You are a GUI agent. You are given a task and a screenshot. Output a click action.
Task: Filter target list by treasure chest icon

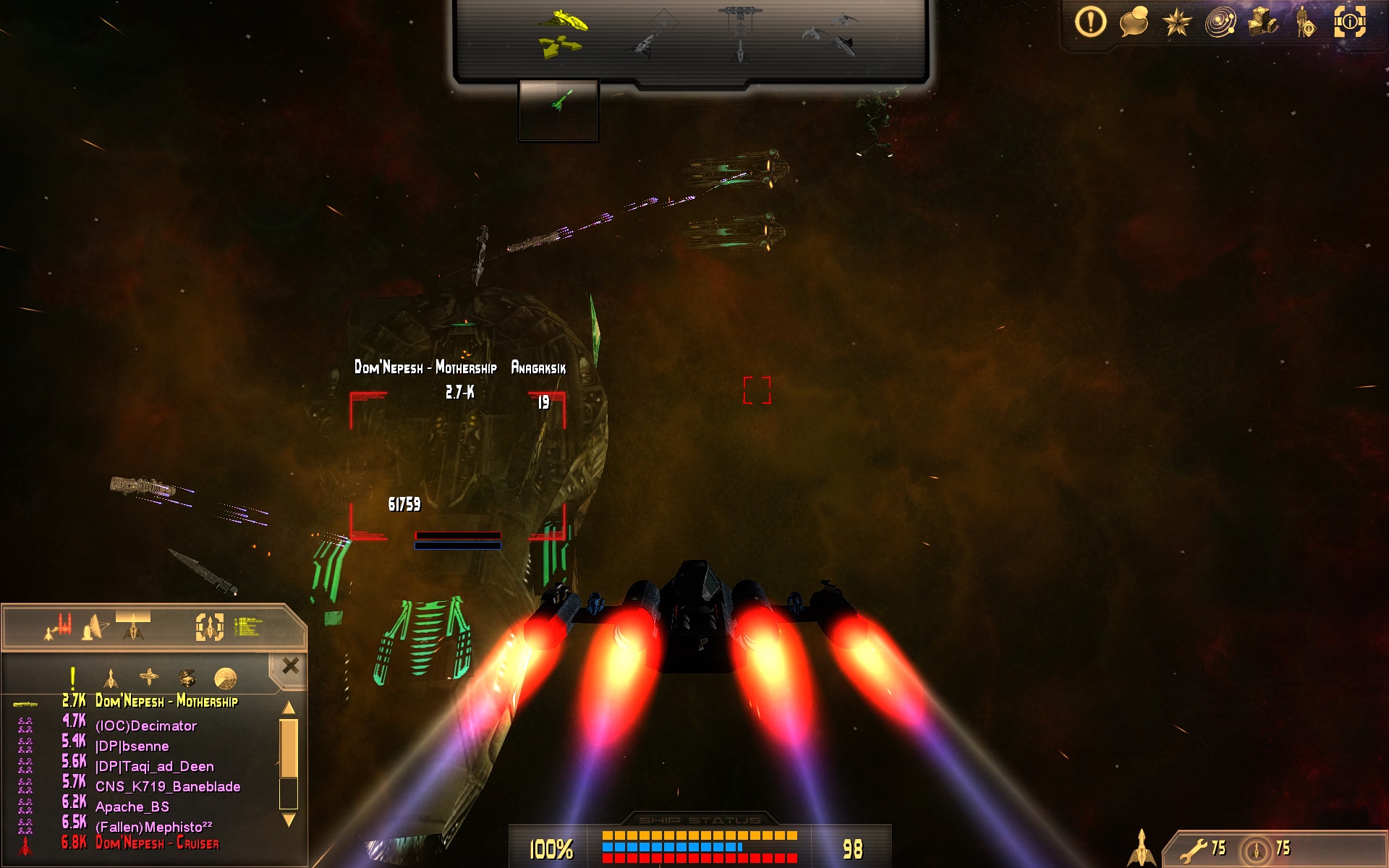pyautogui.click(x=187, y=678)
